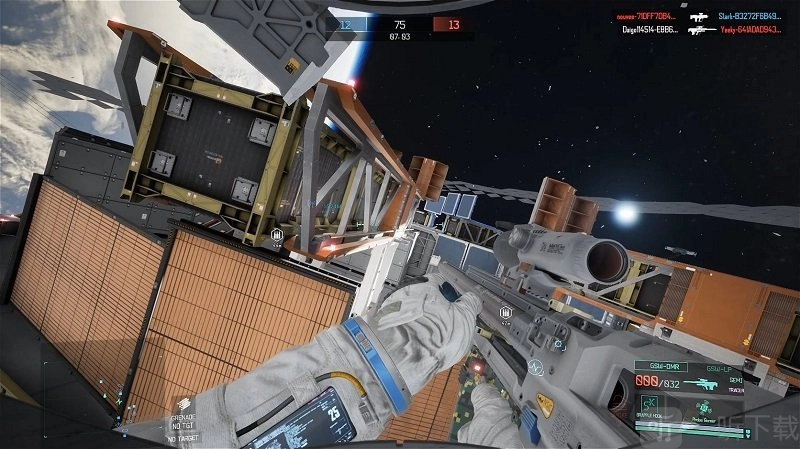Activate the Grapple Hook ability icon
800x449 pixels.
point(650,400)
